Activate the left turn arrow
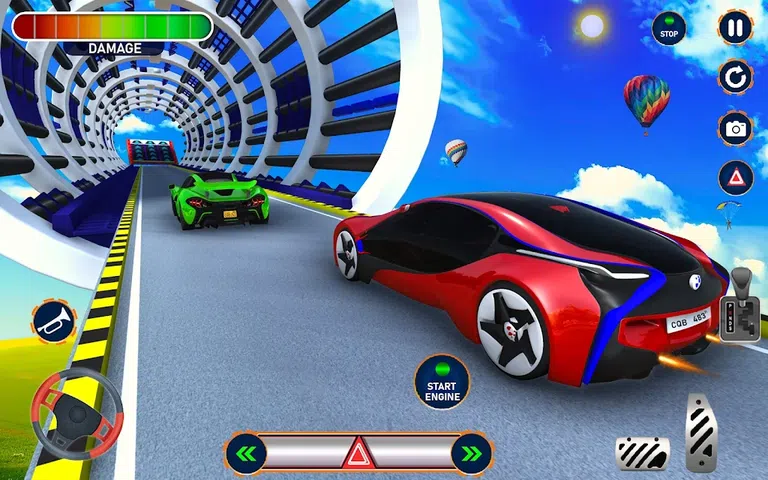This screenshot has width=768, height=480. click(246, 453)
